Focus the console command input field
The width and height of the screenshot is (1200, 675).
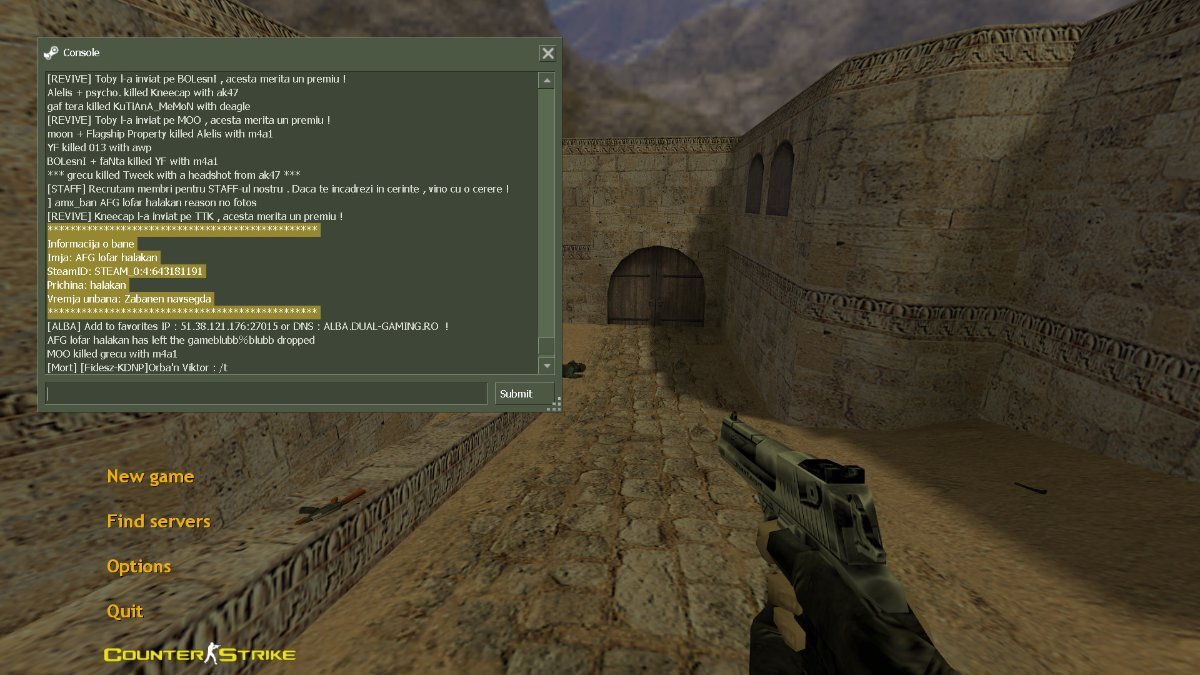266,393
